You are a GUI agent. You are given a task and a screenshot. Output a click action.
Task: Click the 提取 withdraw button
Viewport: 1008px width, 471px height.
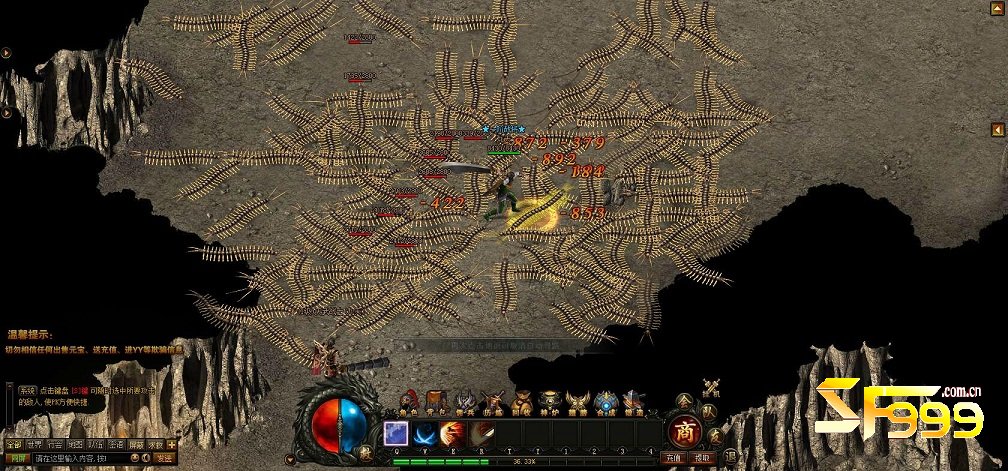click(x=704, y=458)
